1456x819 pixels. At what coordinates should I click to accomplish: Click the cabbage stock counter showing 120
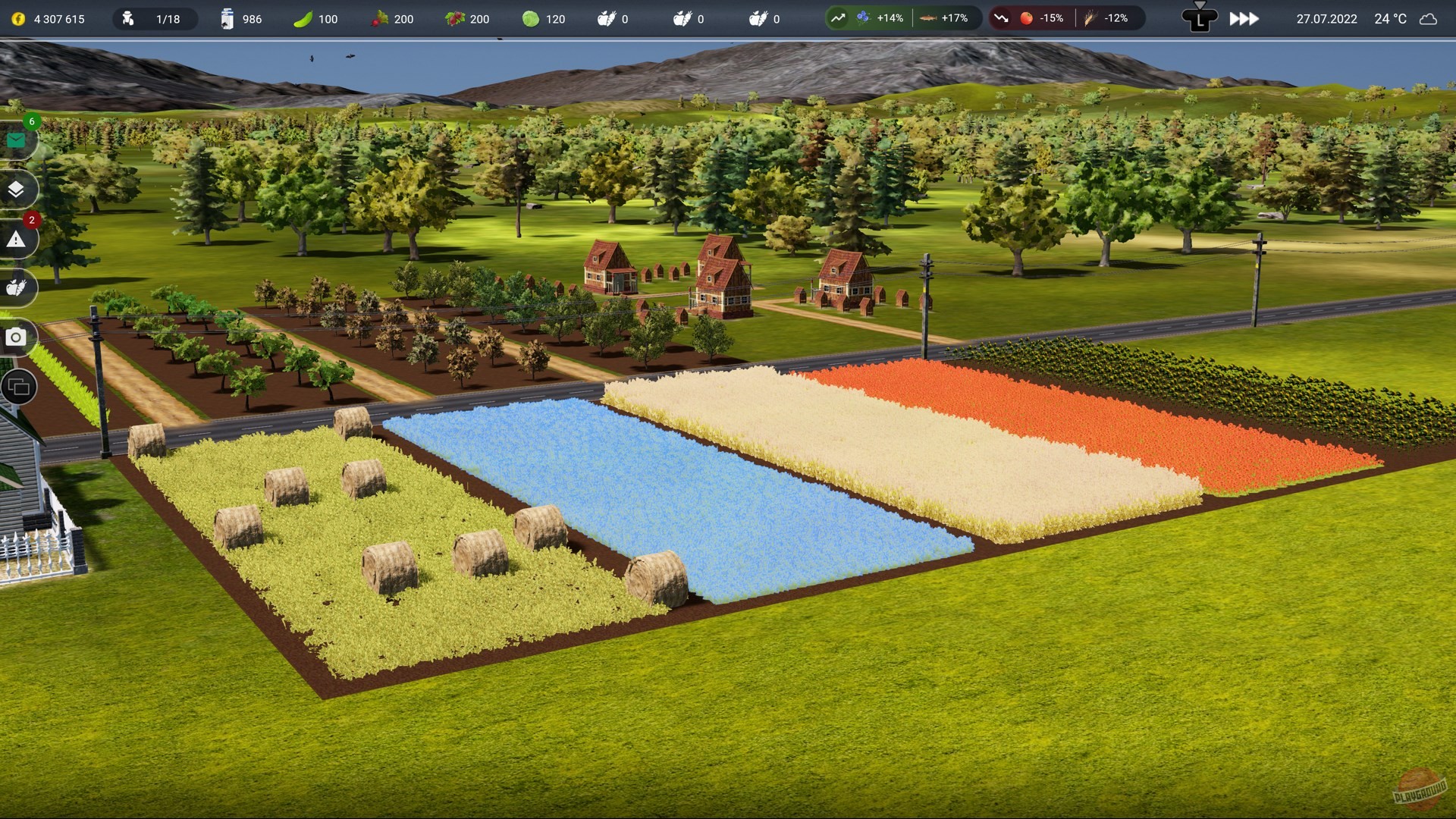point(542,19)
